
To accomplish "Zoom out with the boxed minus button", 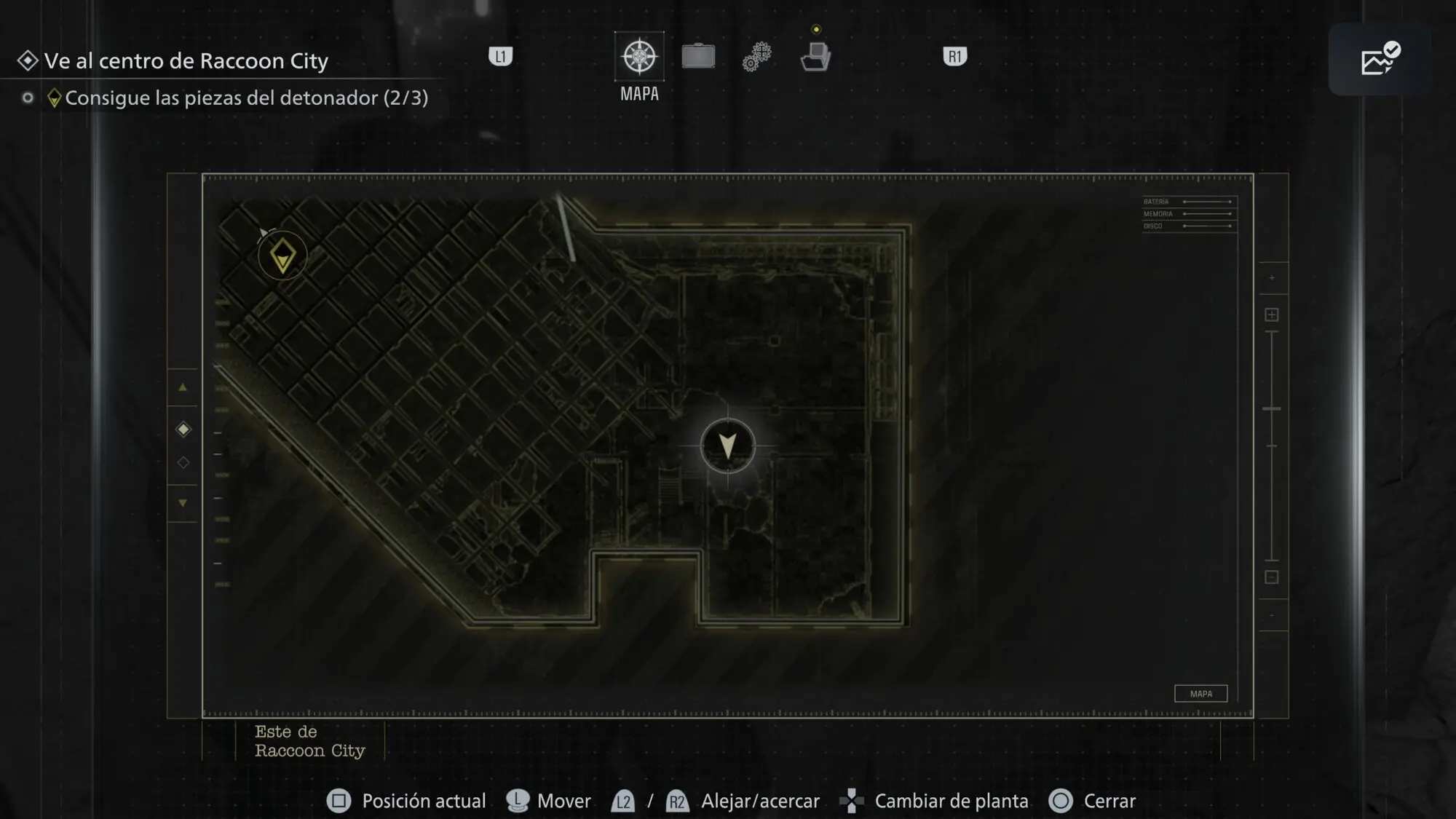I will click(x=1272, y=577).
